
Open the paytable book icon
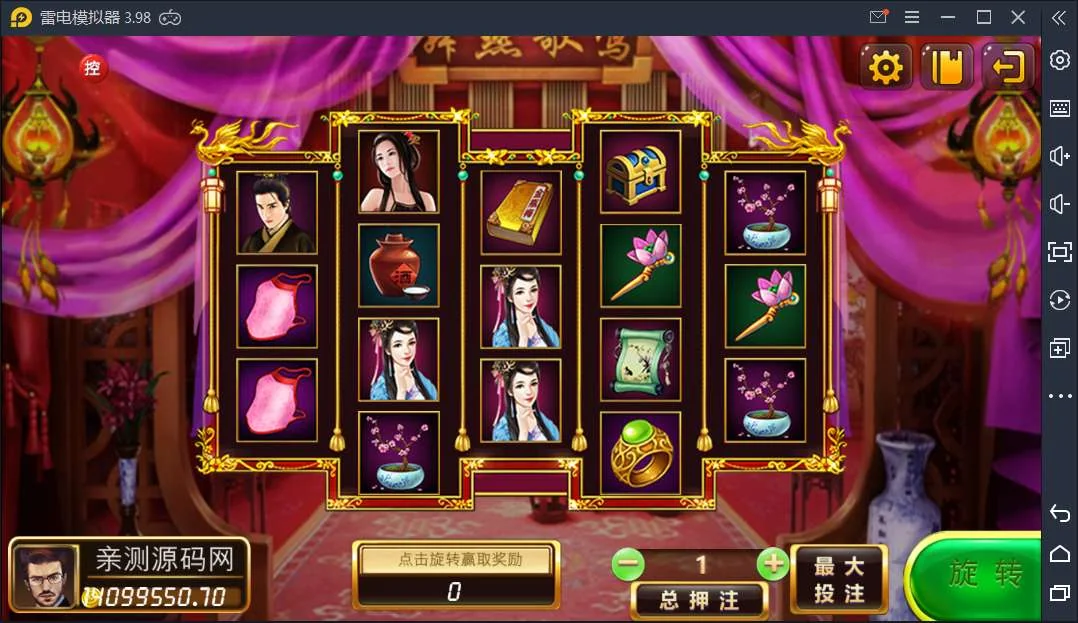pos(946,67)
